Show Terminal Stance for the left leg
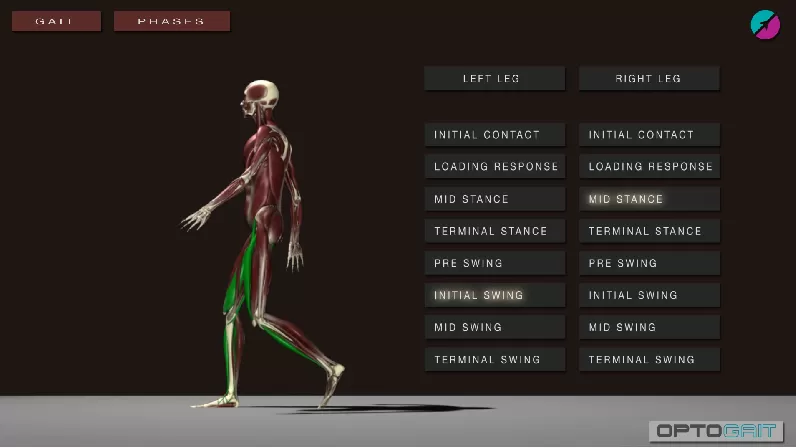Screen dimensions: 796x448 tap(494, 231)
